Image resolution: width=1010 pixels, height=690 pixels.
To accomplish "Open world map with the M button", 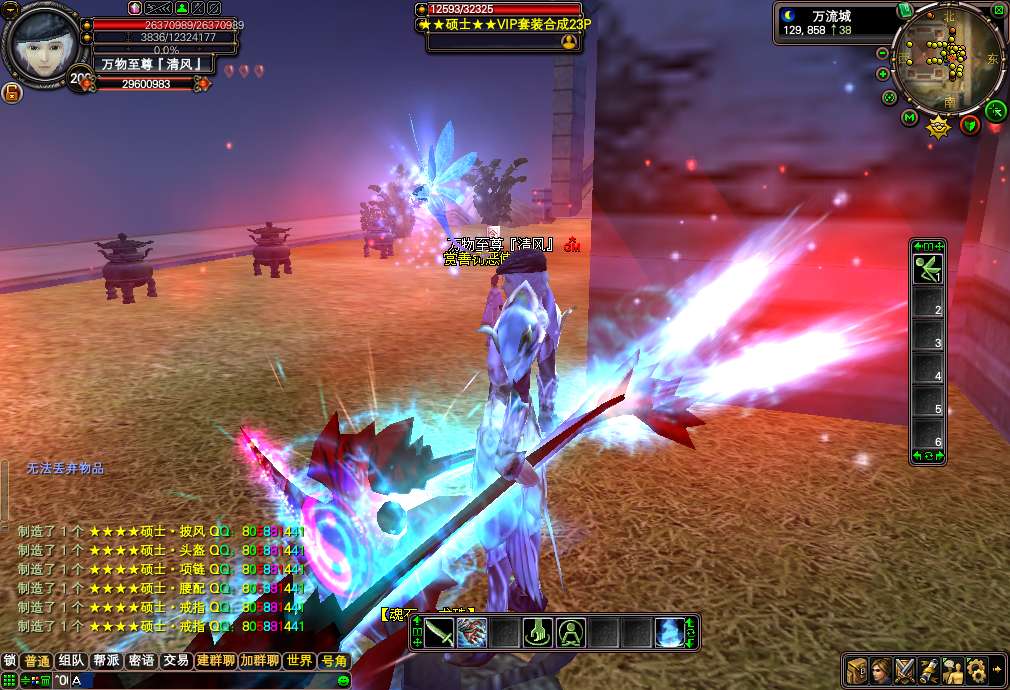I will pyautogui.click(x=909, y=118).
